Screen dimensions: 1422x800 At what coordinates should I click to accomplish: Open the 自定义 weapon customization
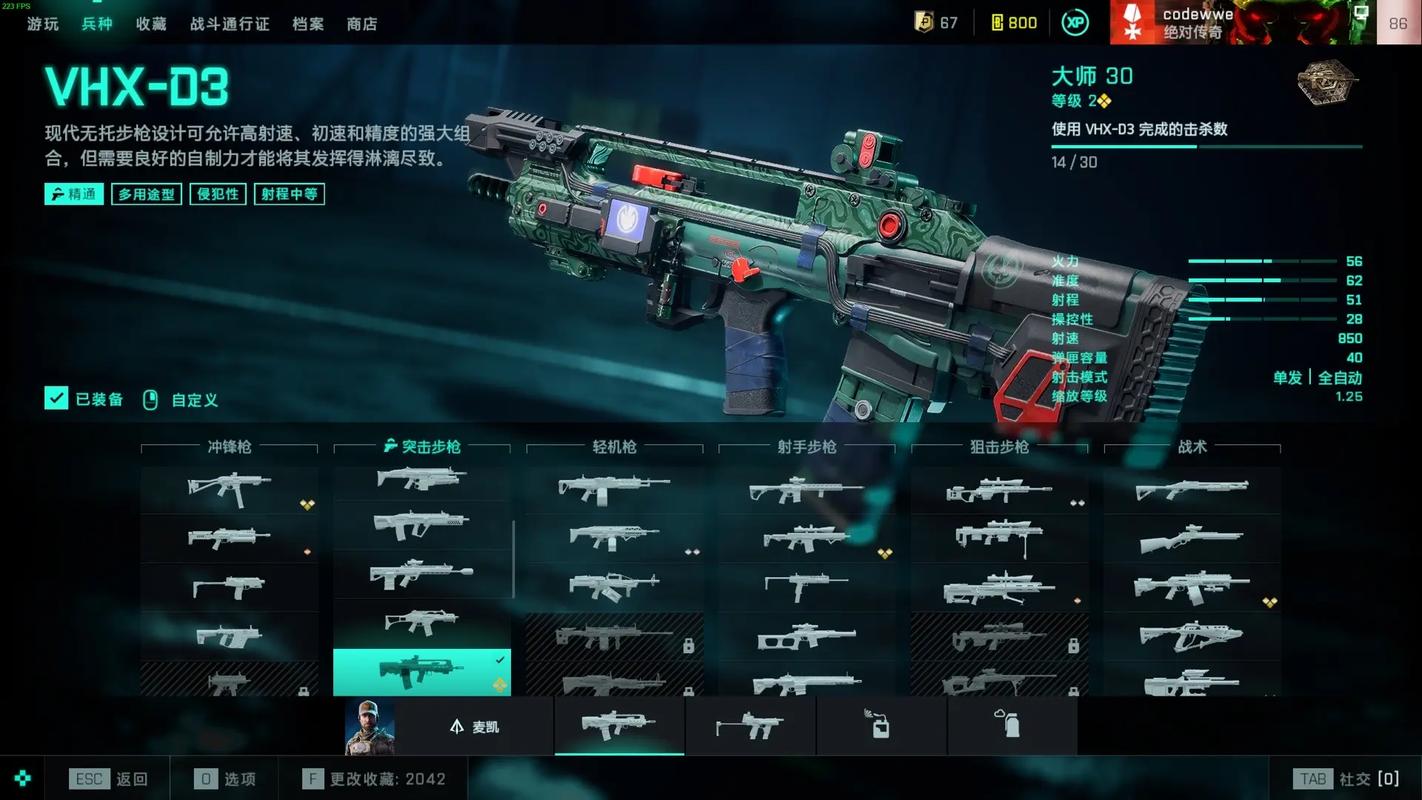[181, 400]
